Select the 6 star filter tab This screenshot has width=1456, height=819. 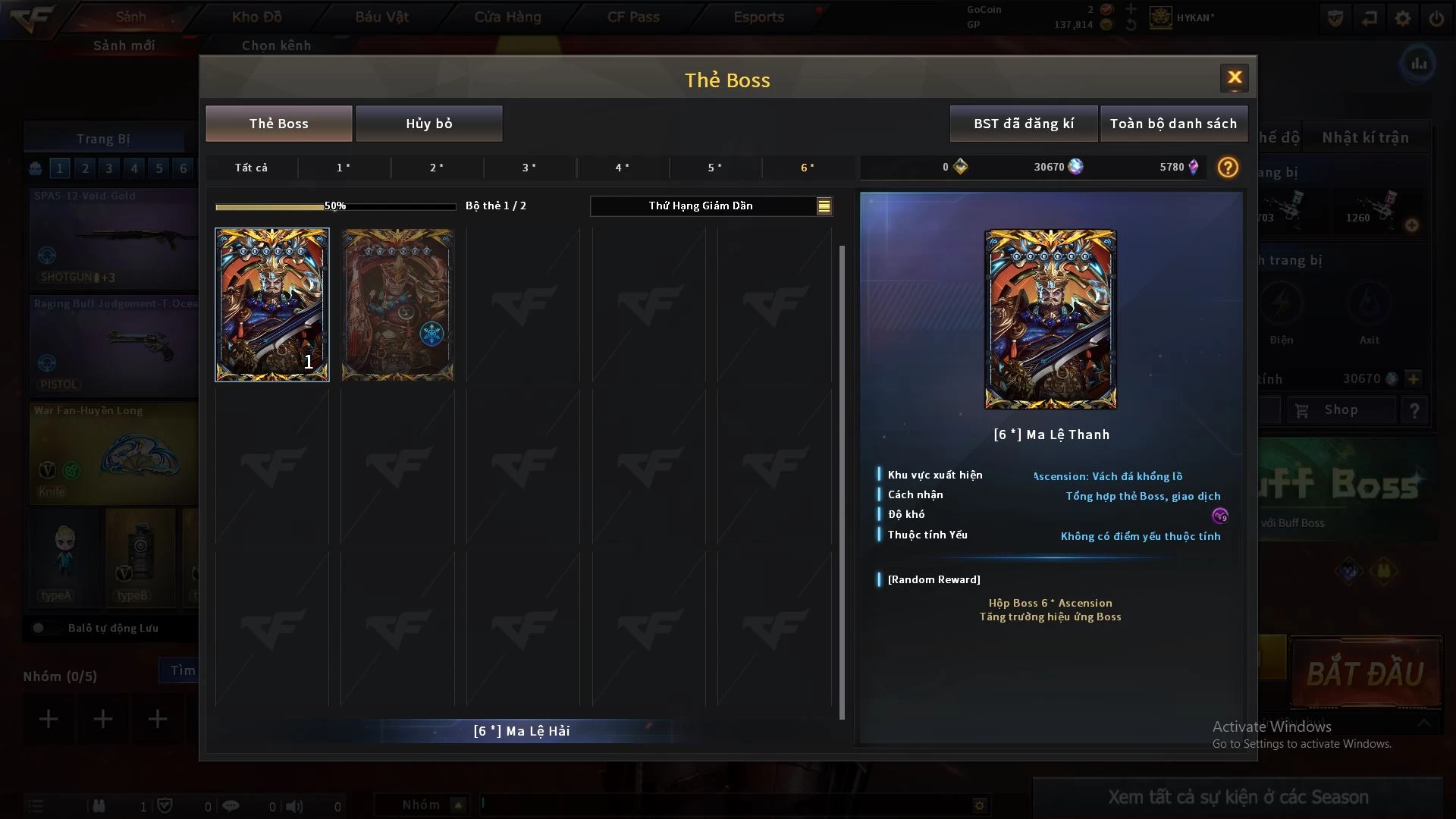[808, 168]
